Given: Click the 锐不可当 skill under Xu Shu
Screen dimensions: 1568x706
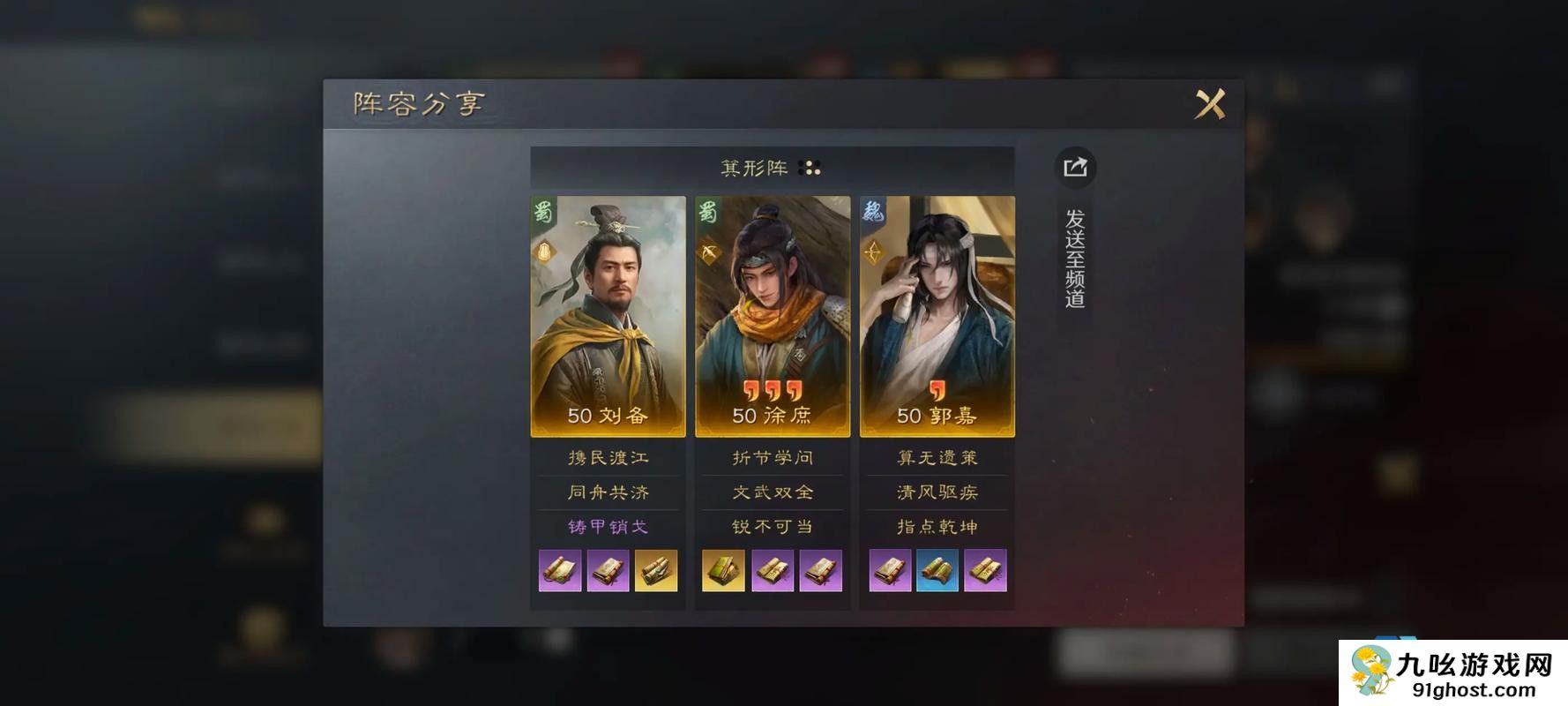Looking at the screenshot, I should pyautogui.click(x=773, y=525).
